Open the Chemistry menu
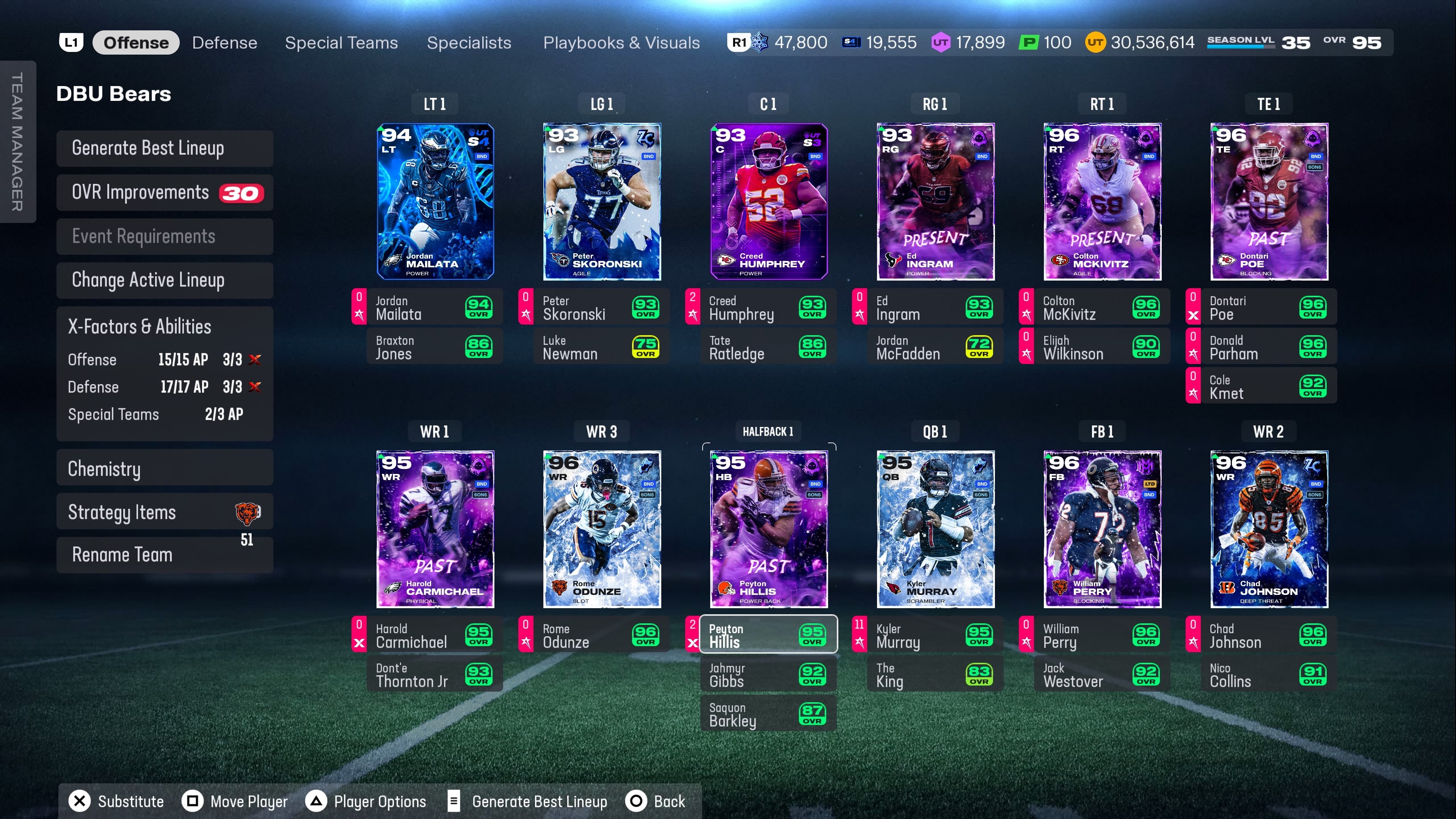The height and width of the screenshot is (819, 1456). point(165,469)
